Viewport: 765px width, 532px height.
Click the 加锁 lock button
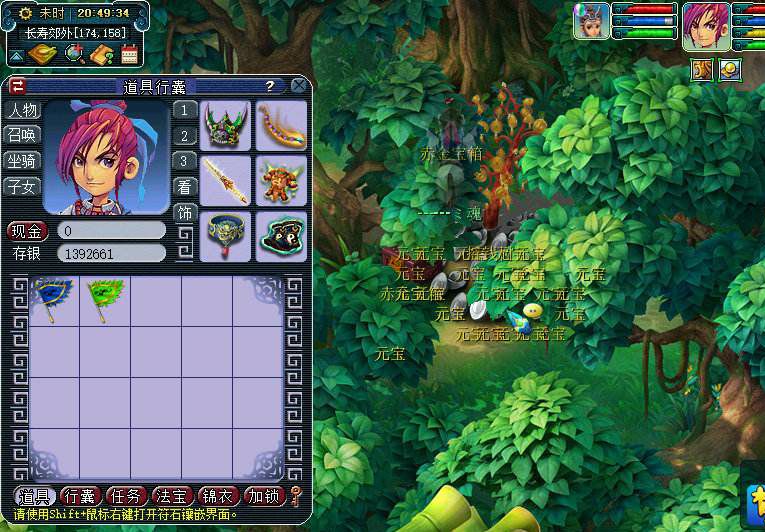[x=263, y=496]
